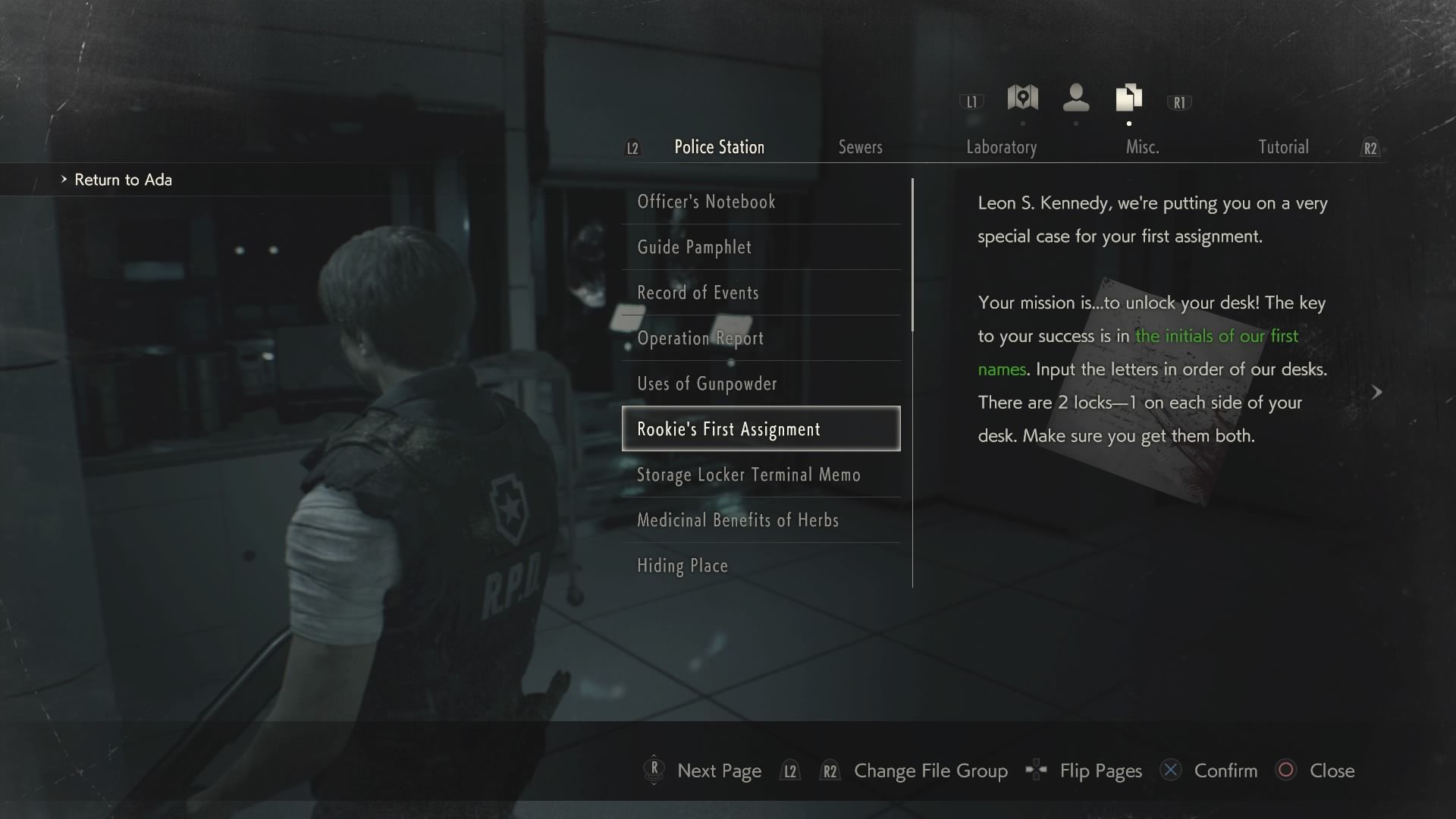Viewport: 1456px width, 819px height.
Task: Click the file list scrollbar
Action: [x=912, y=255]
